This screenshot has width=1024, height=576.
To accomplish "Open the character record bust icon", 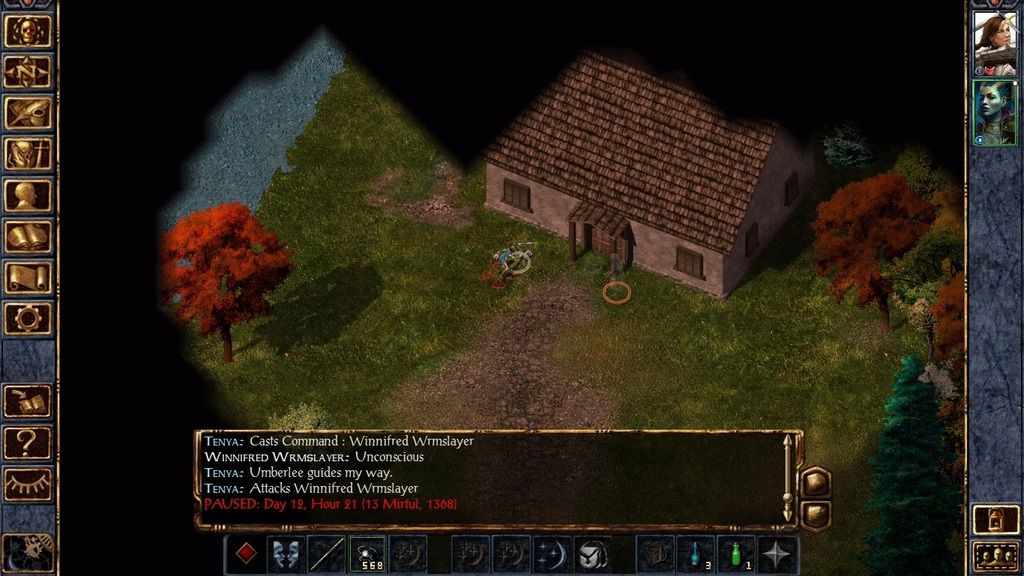I will click(x=28, y=195).
